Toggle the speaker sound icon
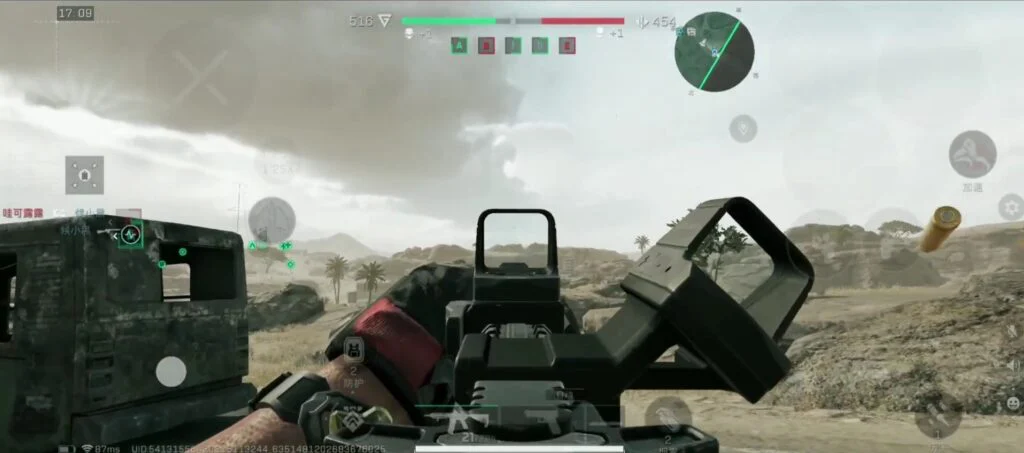Screen dimensions: 1024x453 [x=1012, y=364]
